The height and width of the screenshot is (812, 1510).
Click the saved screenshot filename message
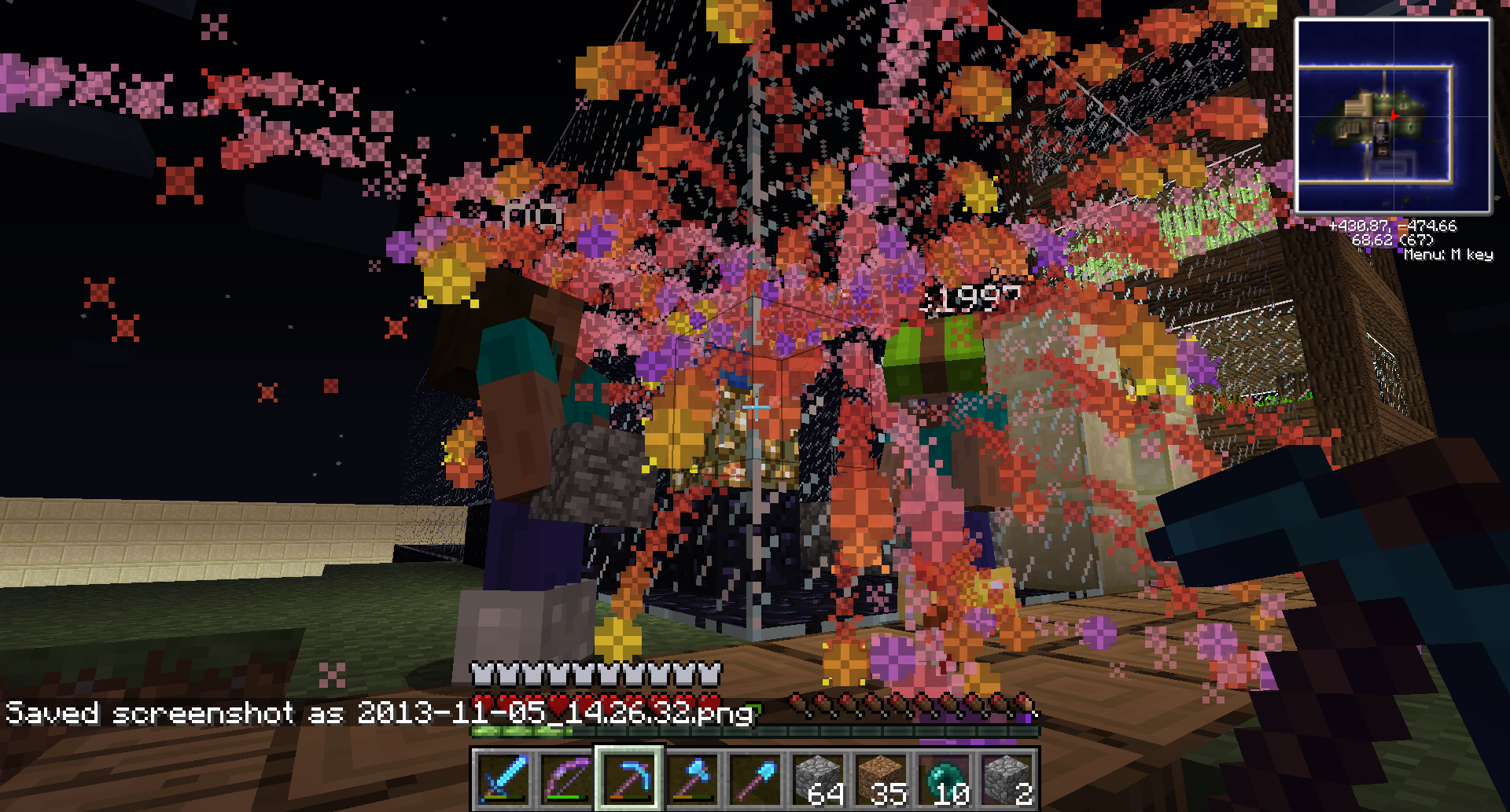[377, 714]
